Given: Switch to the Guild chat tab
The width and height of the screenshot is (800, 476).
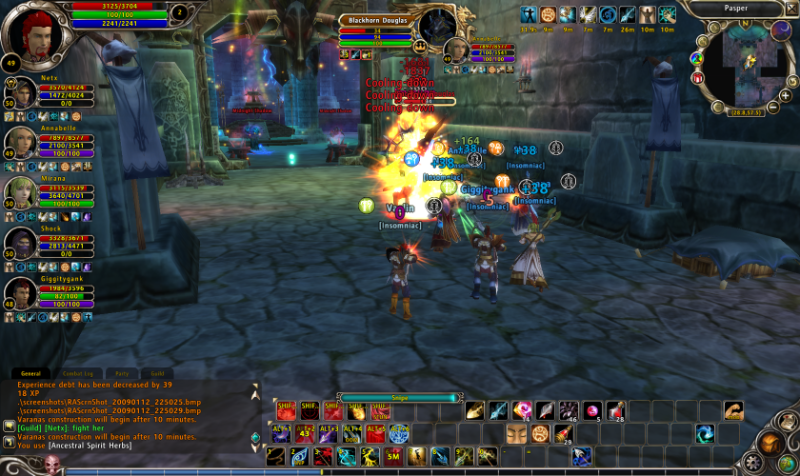Looking at the screenshot, I should (157, 372).
